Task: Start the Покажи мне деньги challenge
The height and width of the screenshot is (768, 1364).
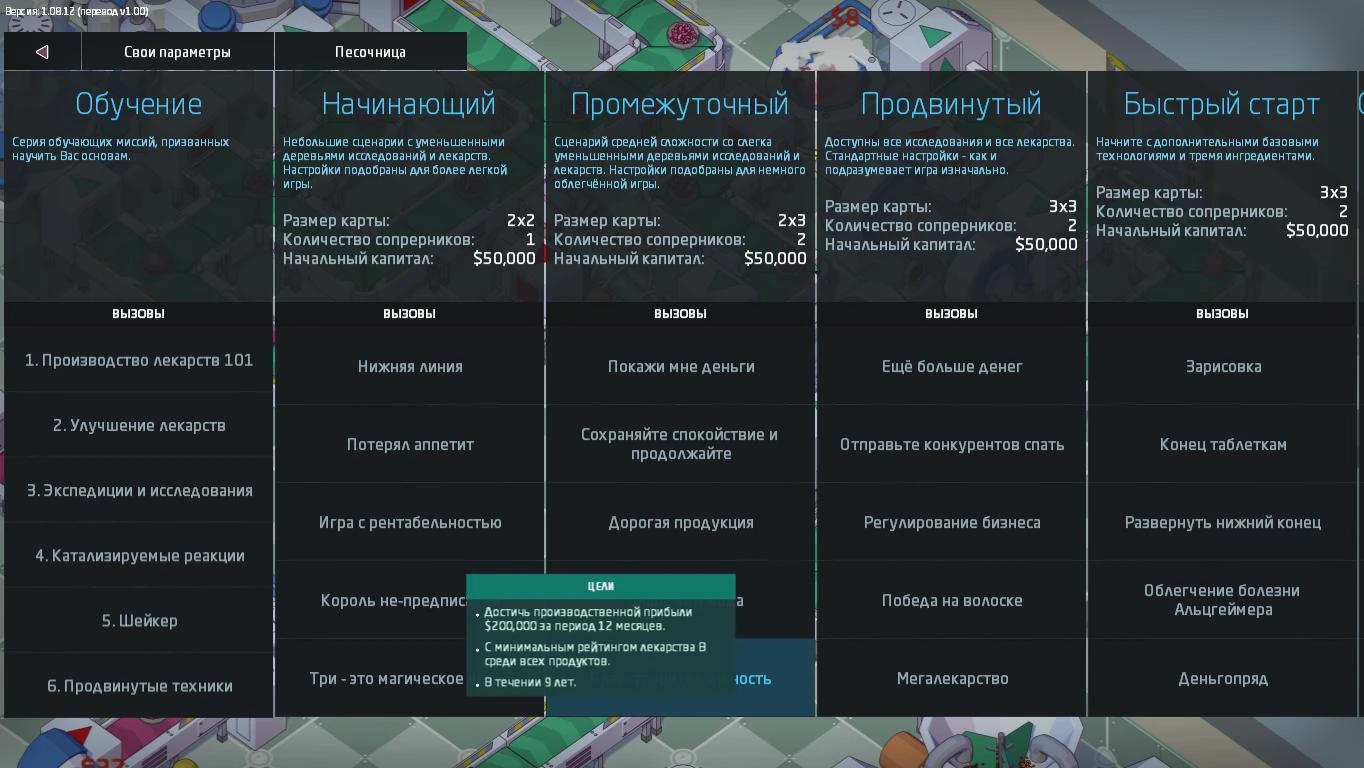Action: tap(680, 366)
